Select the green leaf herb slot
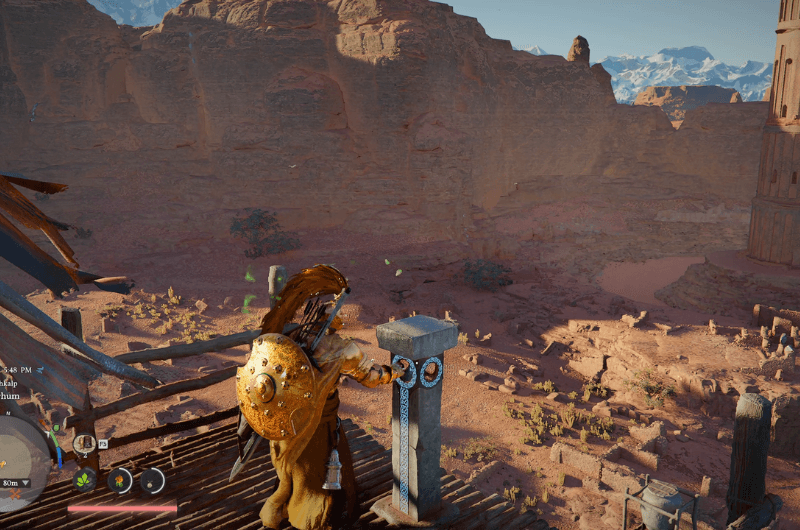 [x=85, y=480]
